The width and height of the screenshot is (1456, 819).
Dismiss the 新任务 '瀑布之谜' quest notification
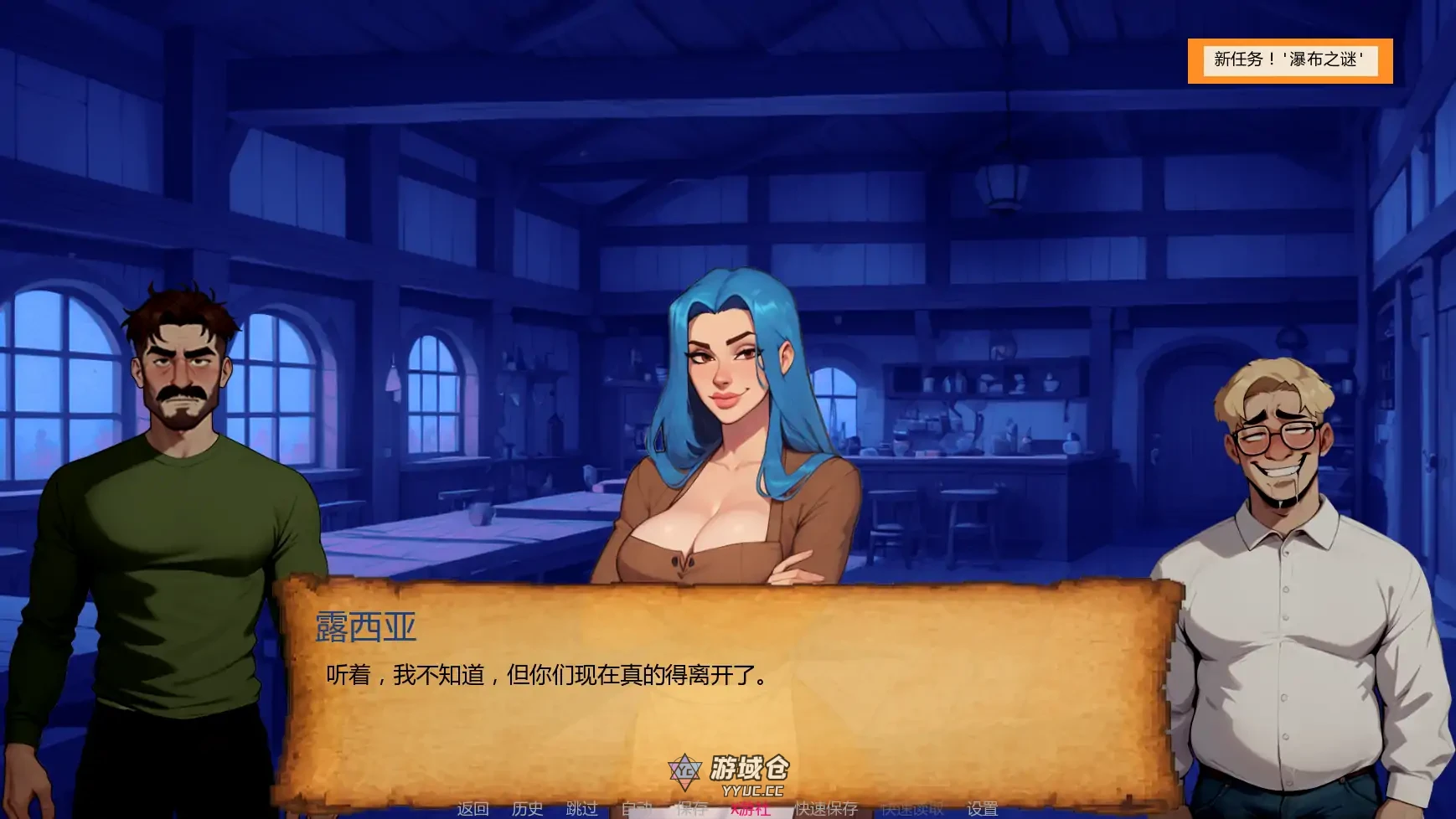[1291, 59]
